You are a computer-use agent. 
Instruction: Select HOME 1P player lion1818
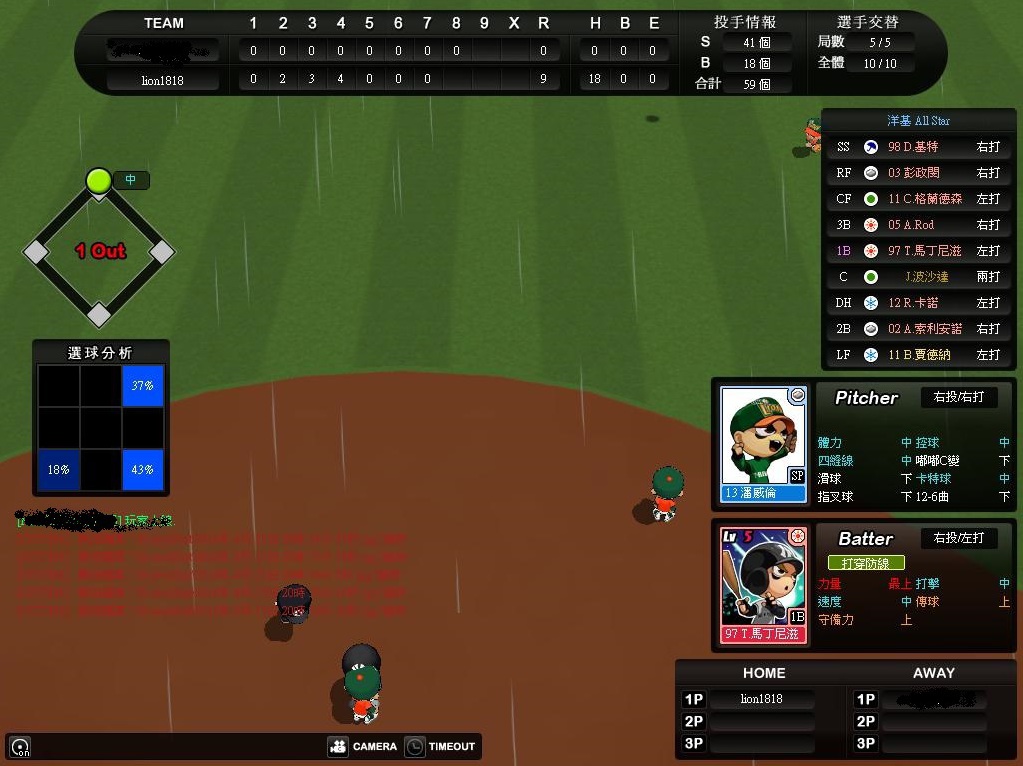coord(762,699)
